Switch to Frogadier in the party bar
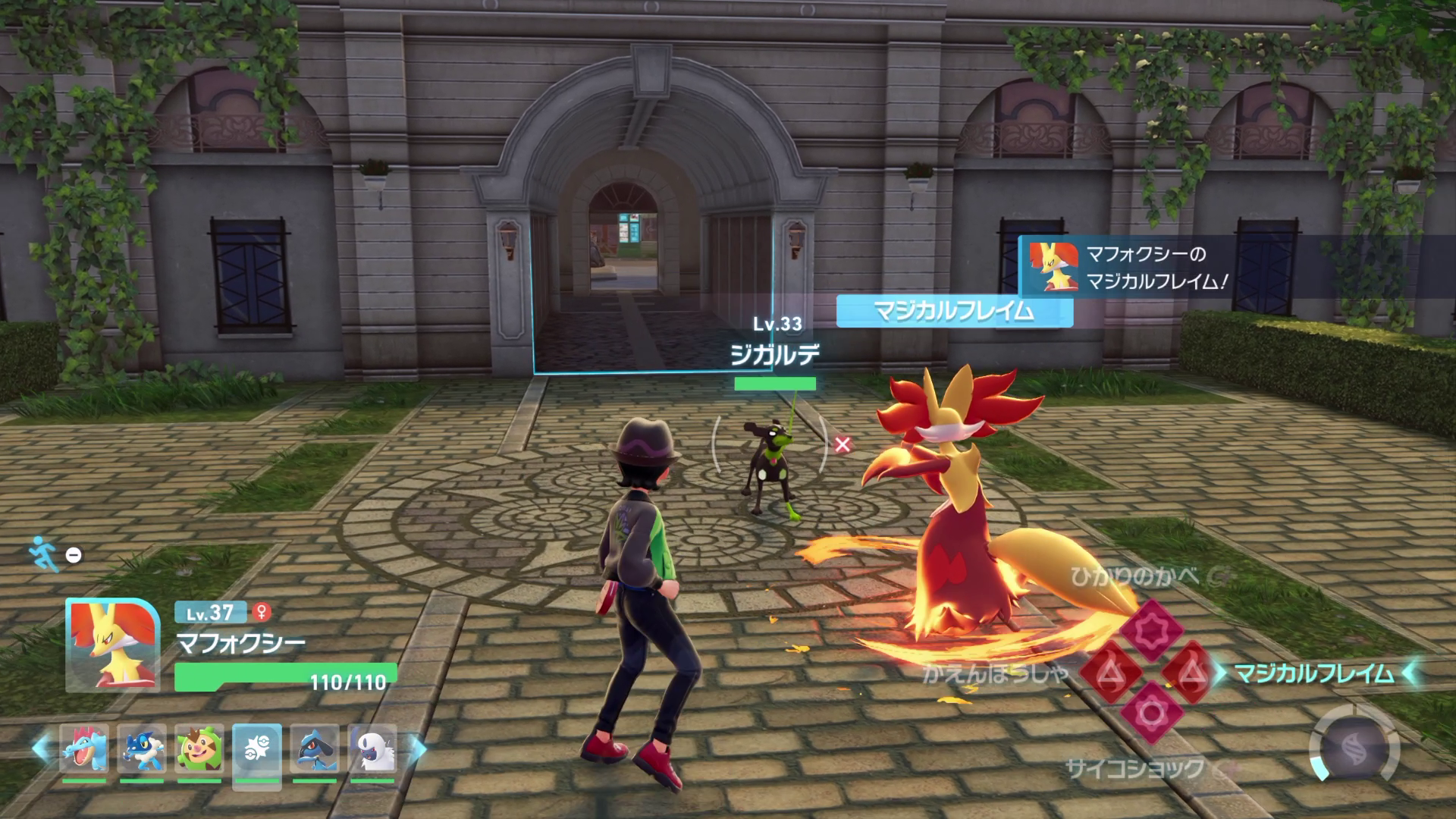Image resolution: width=1456 pixels, height=819 pixels. [x=142, y=749]
